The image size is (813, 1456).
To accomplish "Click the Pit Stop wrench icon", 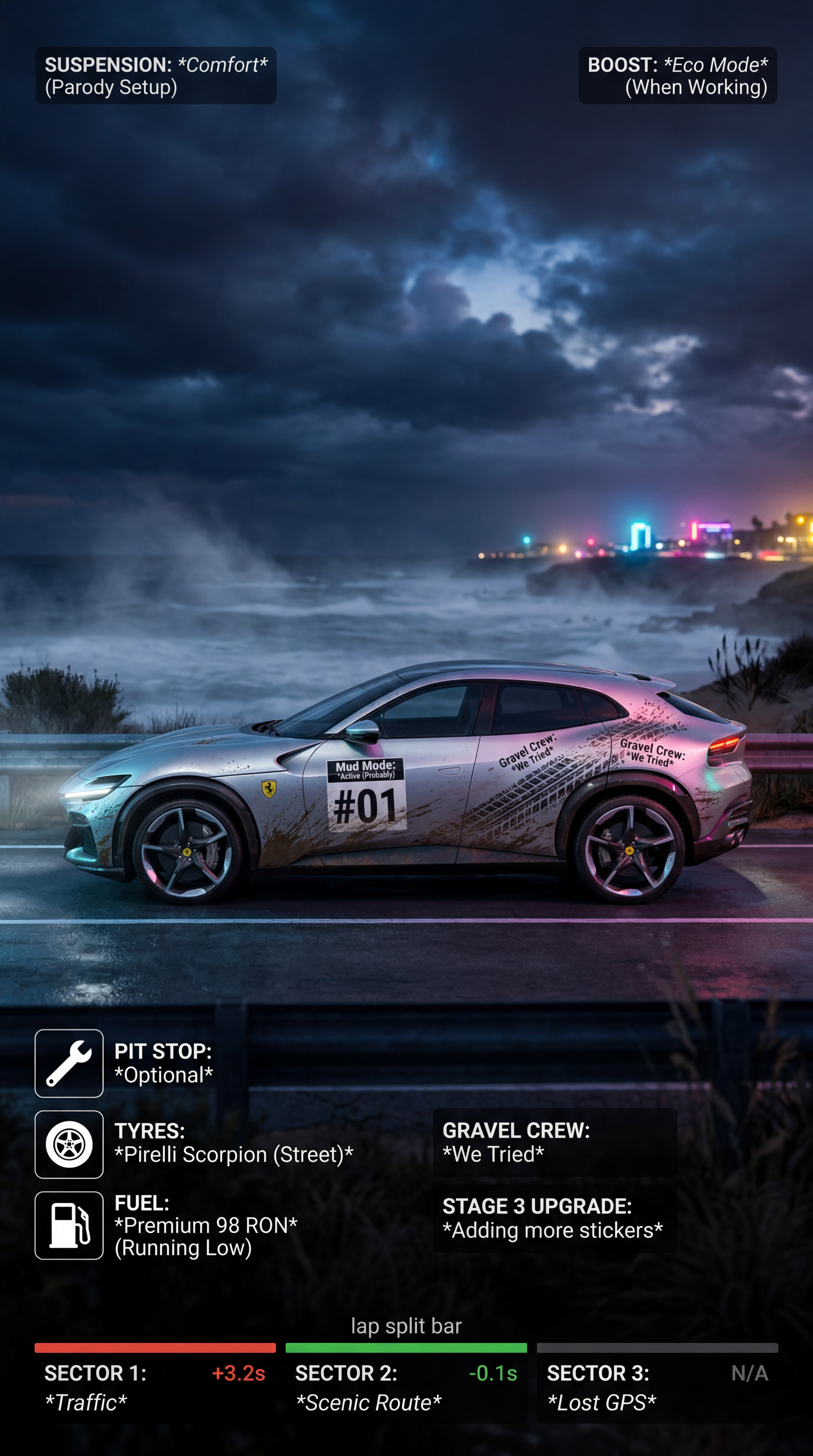I will click(x=69, y=1063).
